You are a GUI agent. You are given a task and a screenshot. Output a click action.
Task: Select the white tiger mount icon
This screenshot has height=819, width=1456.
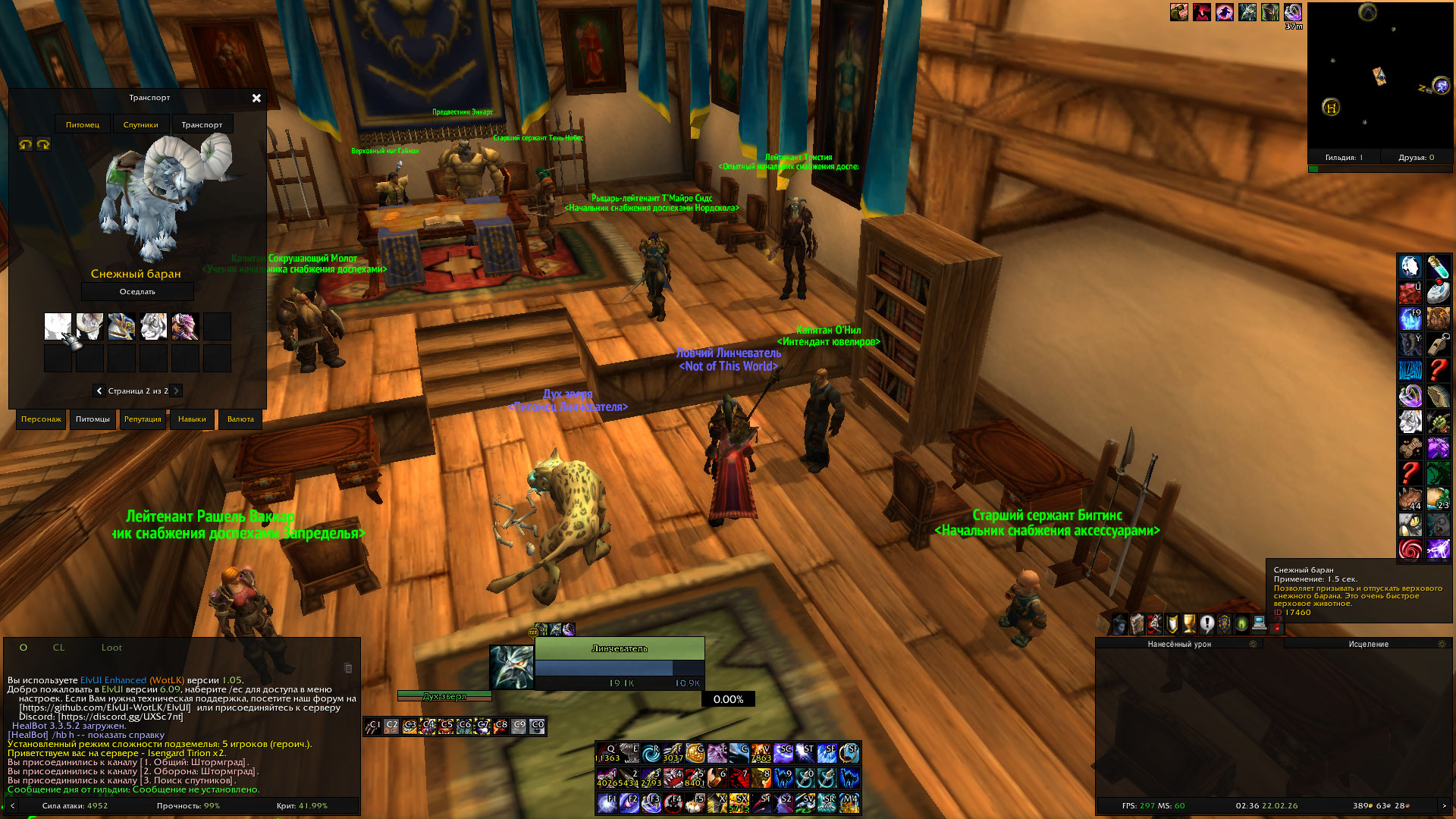tap(153, 326)
